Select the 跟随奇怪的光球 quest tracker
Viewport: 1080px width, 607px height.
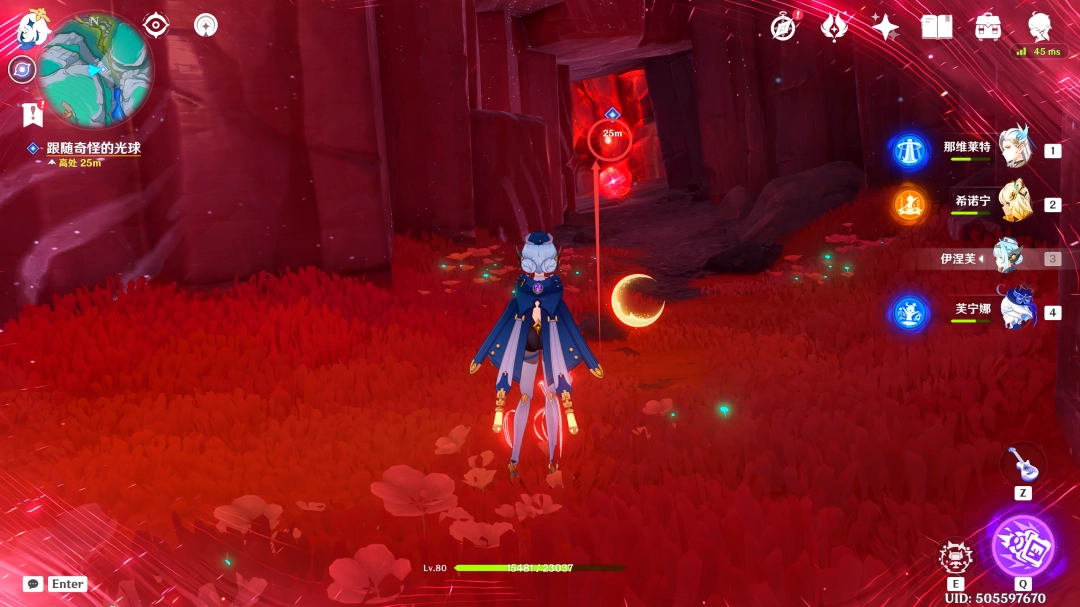click(93, 148)
